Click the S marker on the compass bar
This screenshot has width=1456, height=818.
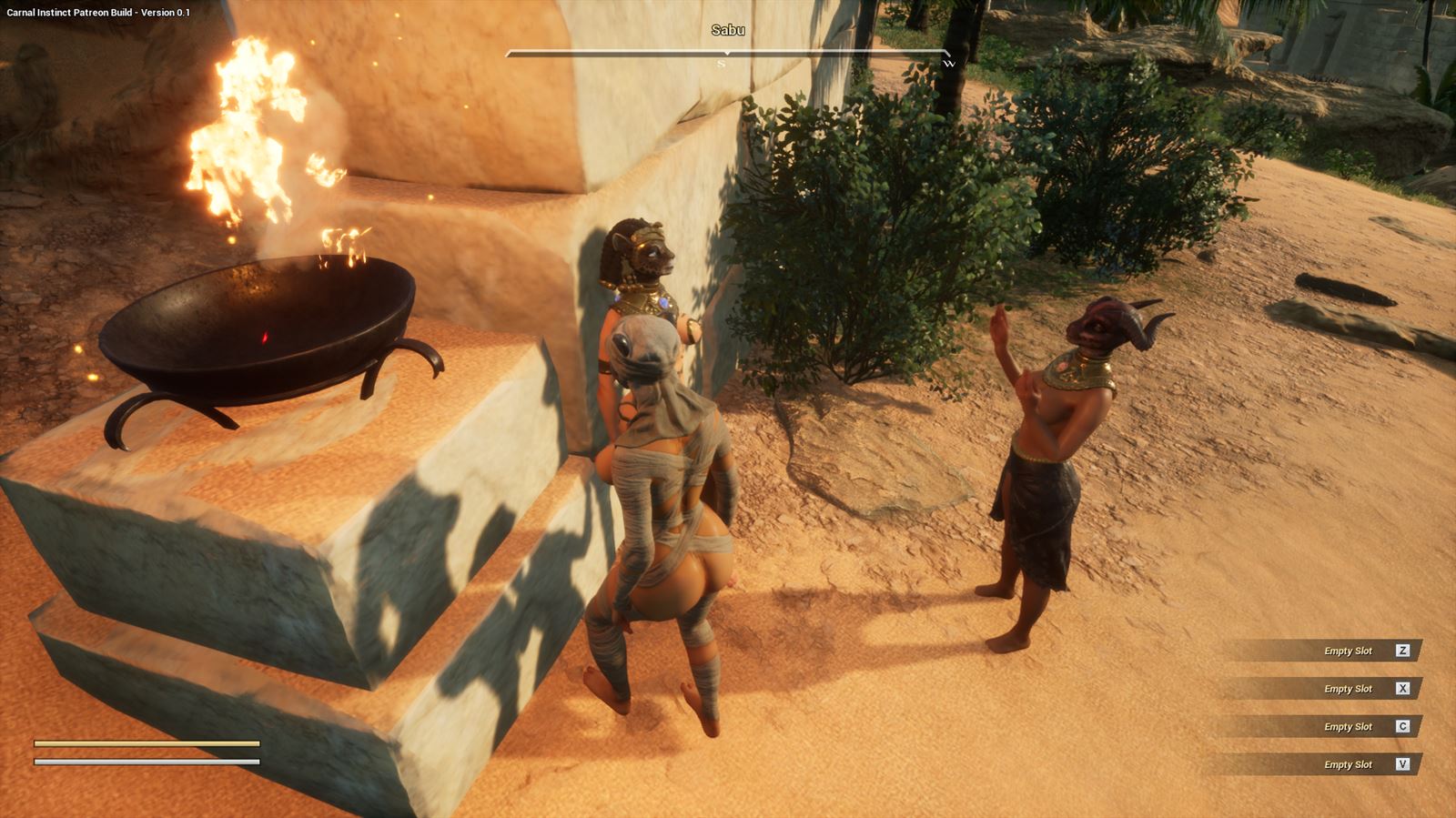tap(720, 66)
